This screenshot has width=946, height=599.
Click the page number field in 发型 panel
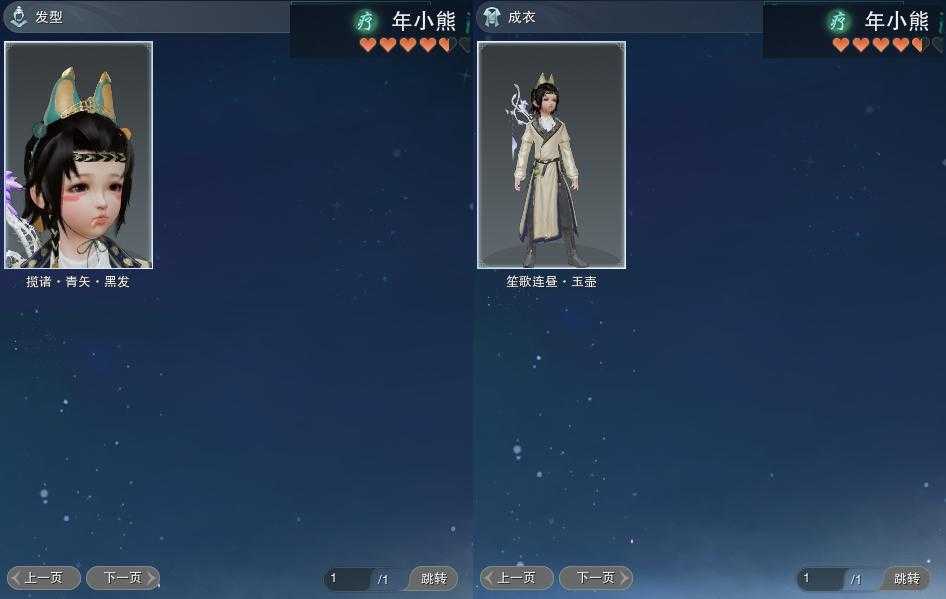click(347, 579)
